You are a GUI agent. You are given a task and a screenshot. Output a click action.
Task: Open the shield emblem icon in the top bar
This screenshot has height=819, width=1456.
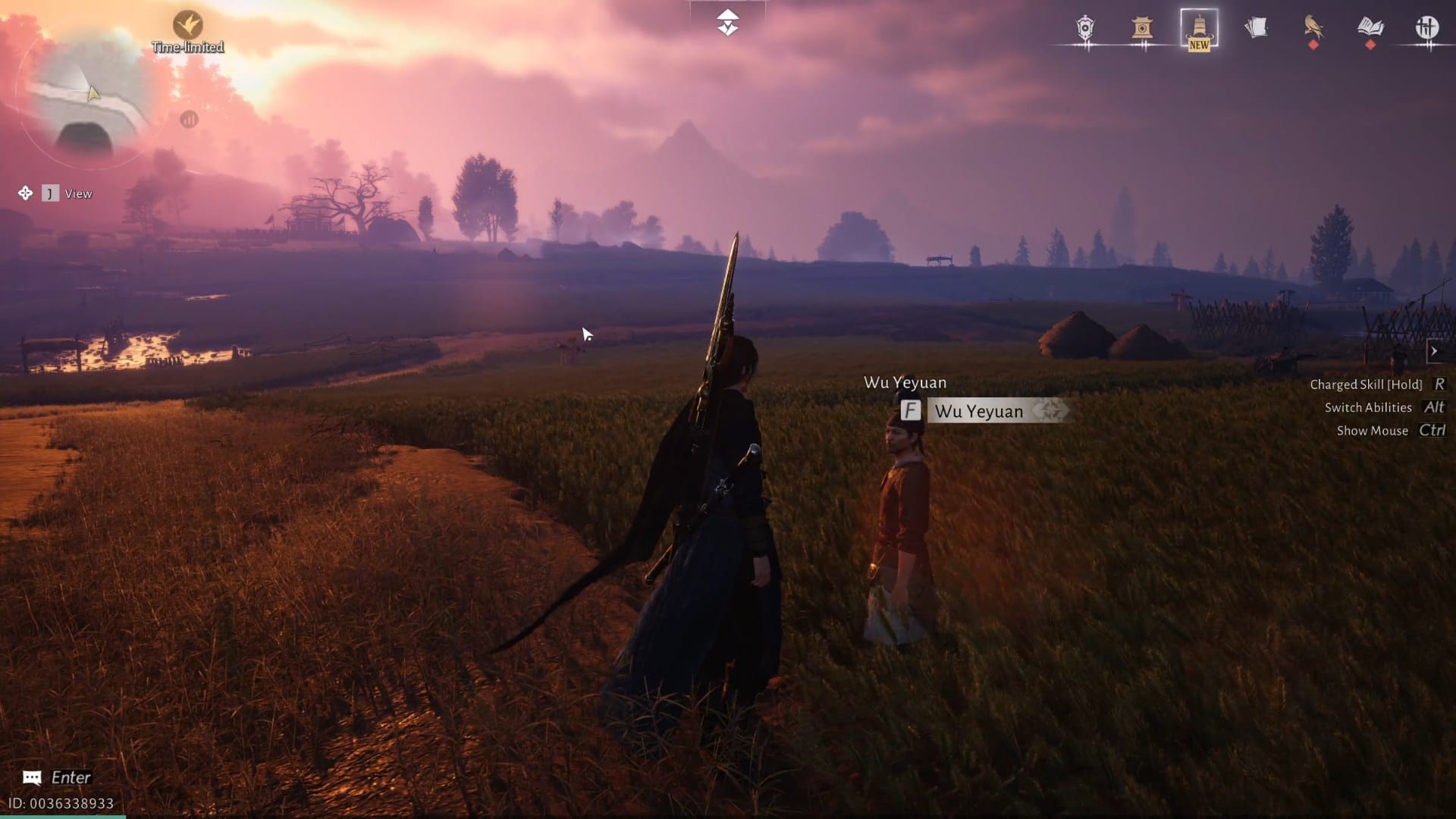point(1084,29)
